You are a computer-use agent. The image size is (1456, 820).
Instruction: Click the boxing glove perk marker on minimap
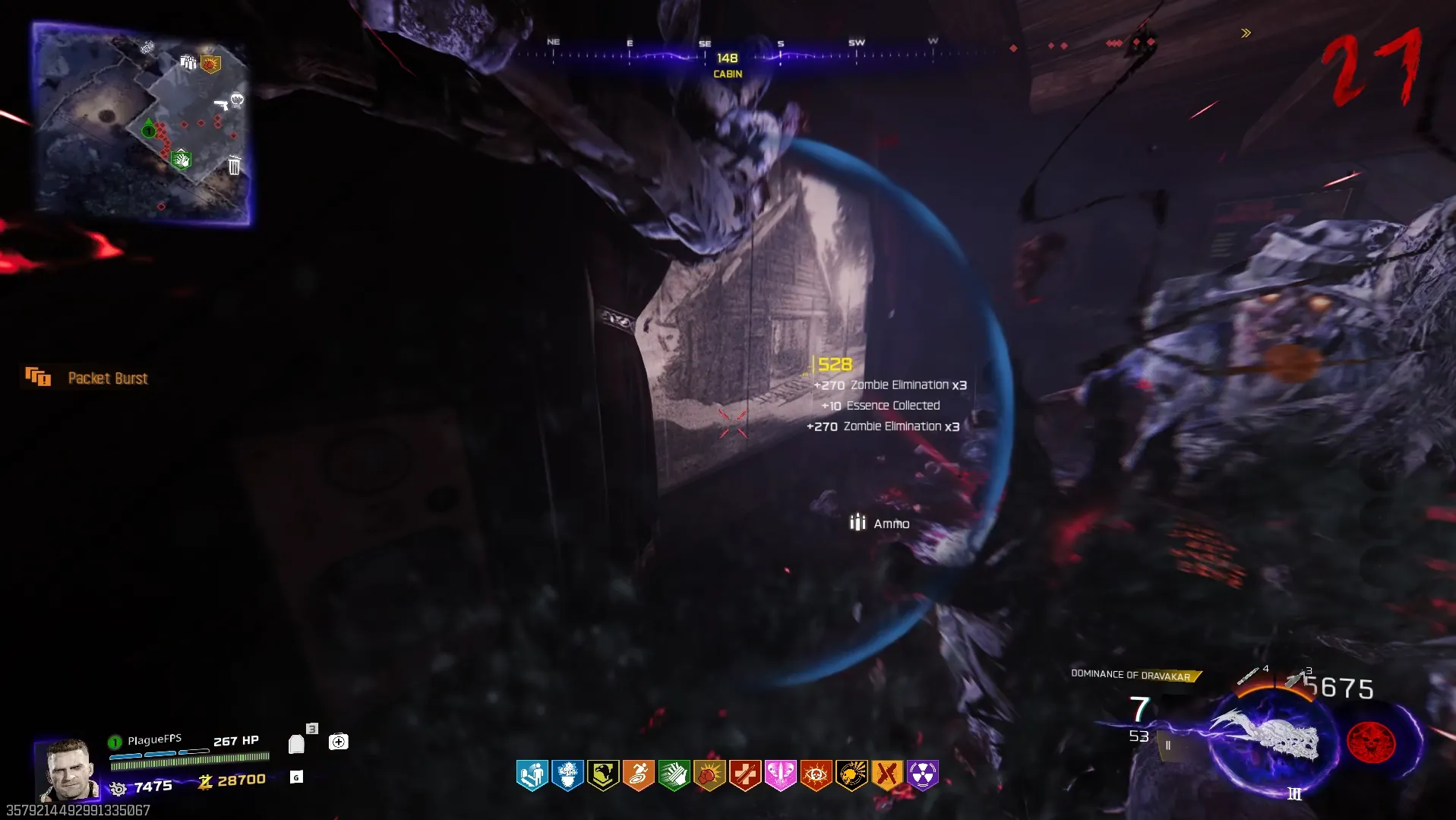210,64
